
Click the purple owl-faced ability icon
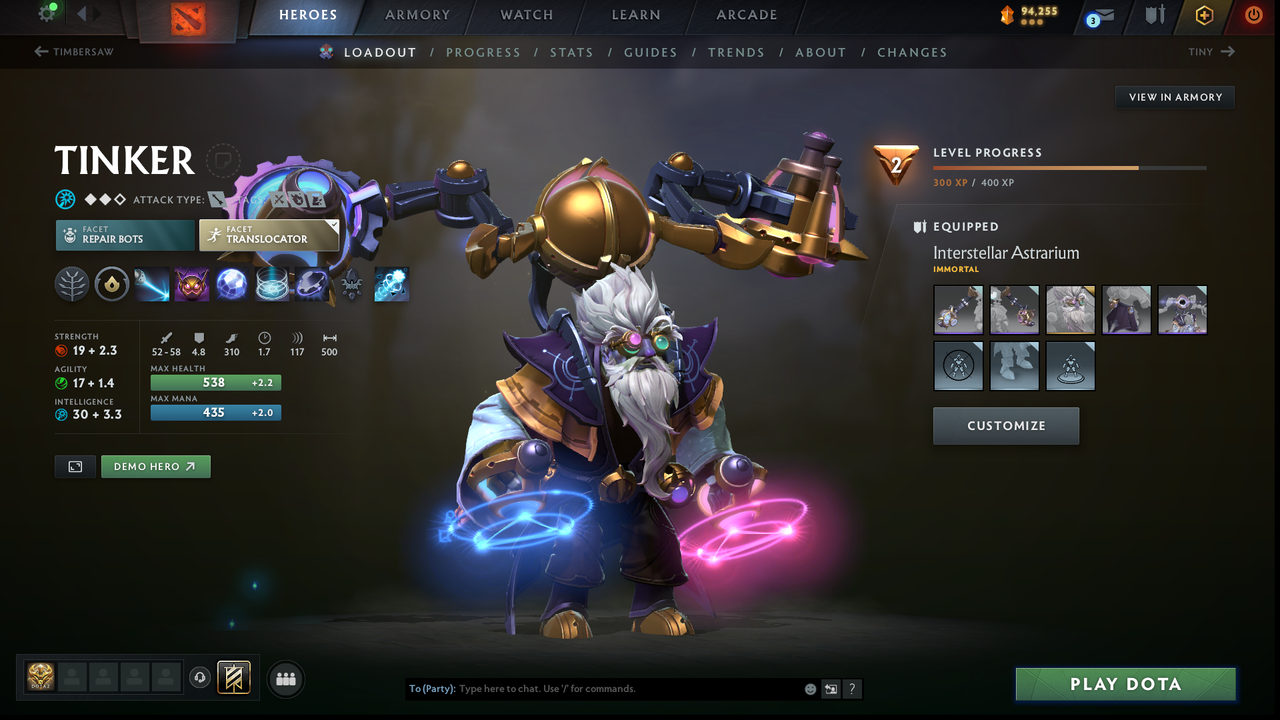(191, 284)
